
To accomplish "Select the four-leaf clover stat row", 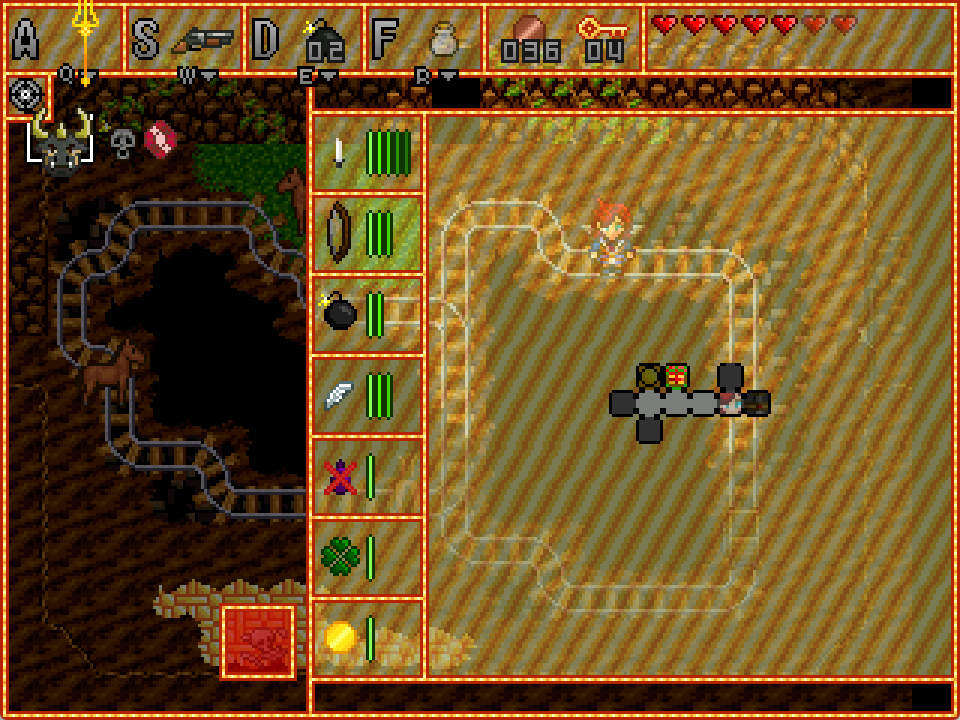I will [x=367, y=556].
